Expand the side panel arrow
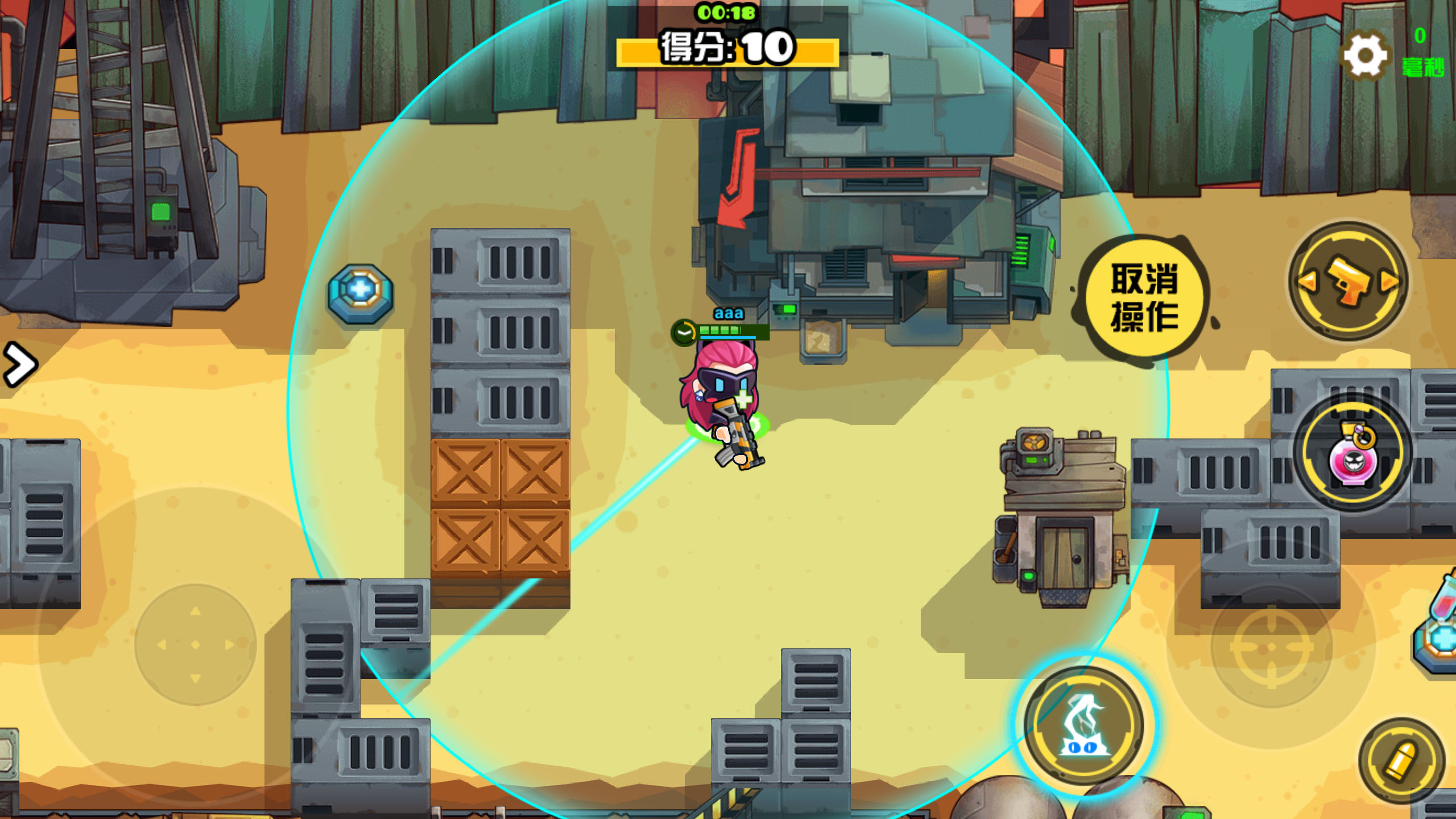The image size is (1456, 819). point(19,365)
